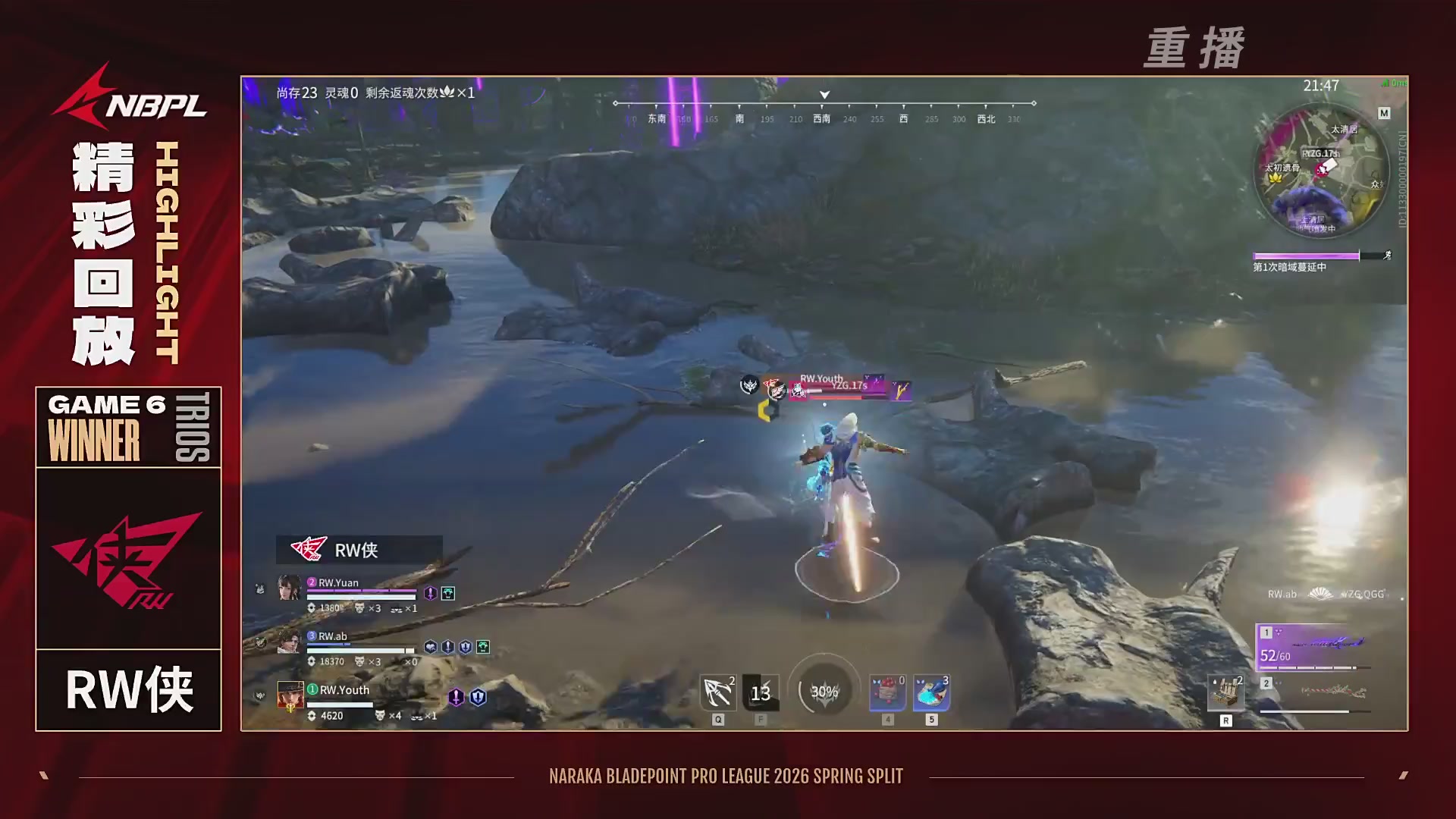Activate the skill on 13-second cooldown
Viewport: 1456px width, 819px height.
coord(761,692)
